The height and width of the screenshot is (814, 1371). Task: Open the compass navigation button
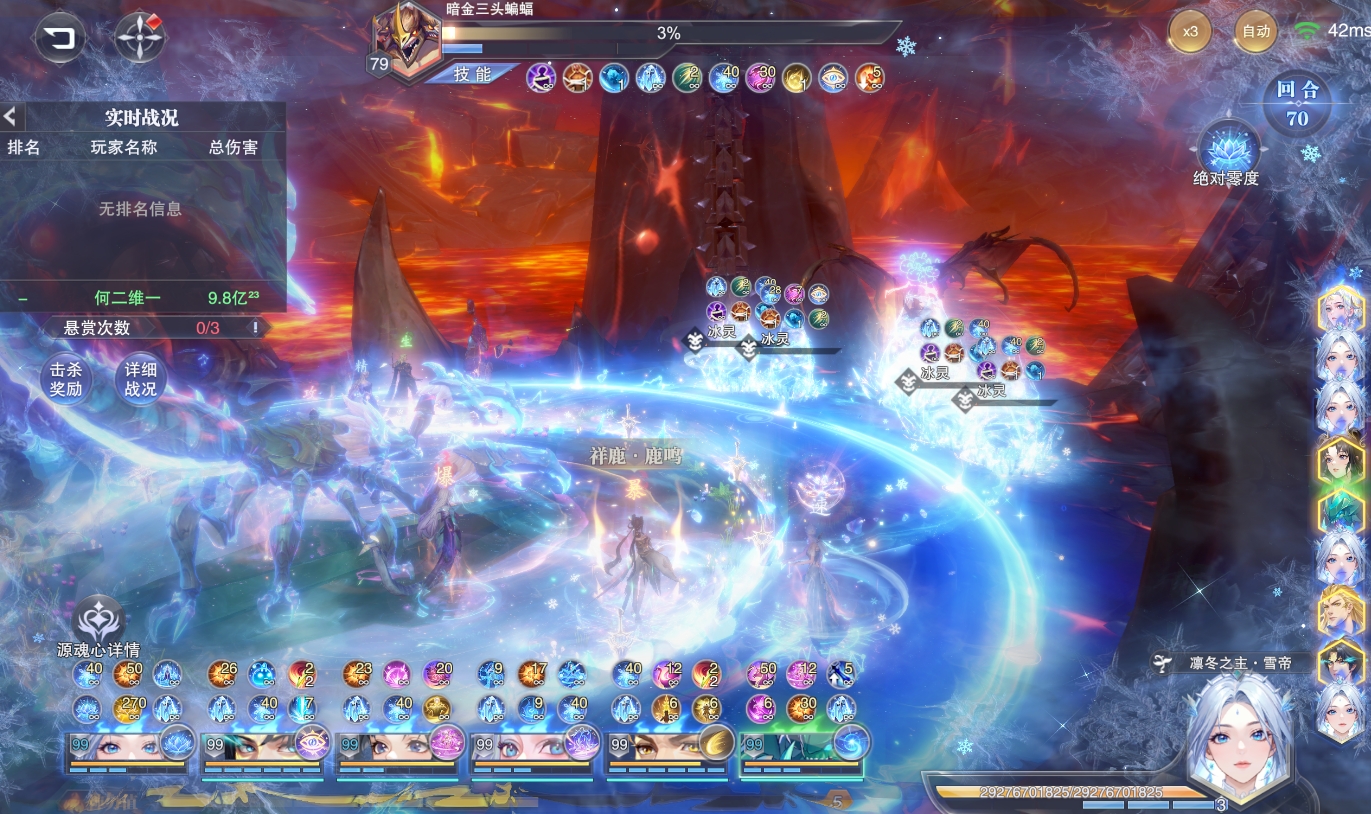[x=140, y=39]
